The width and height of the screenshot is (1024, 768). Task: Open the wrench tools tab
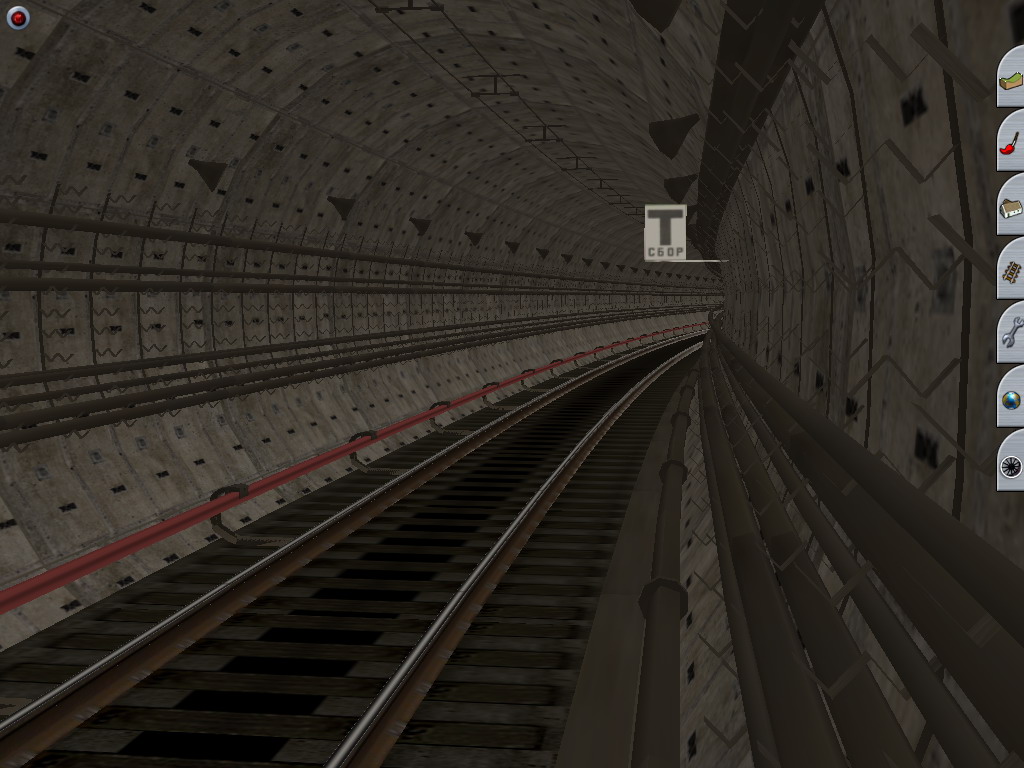1011,334
